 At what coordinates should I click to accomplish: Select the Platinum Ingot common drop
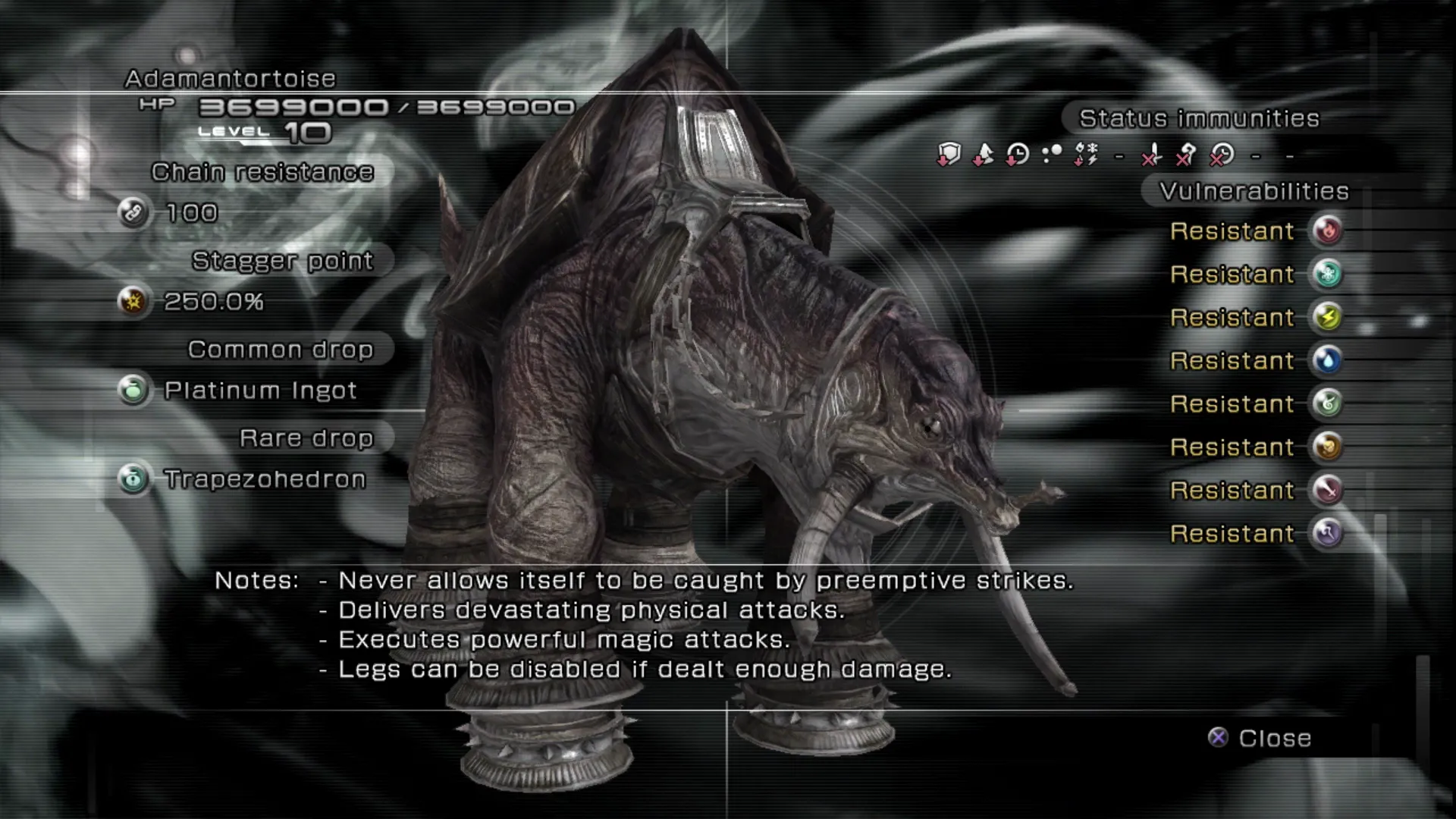(259, 391)
